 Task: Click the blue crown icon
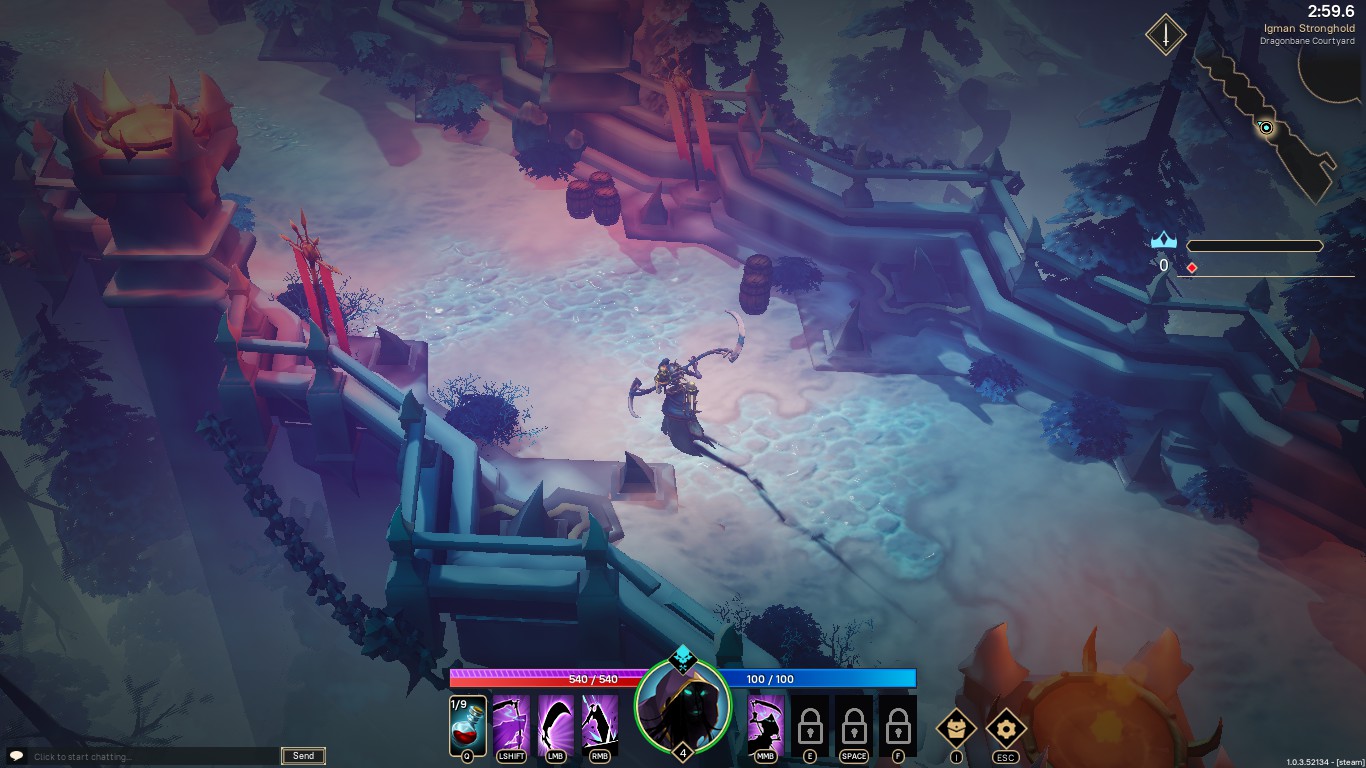1163,241
